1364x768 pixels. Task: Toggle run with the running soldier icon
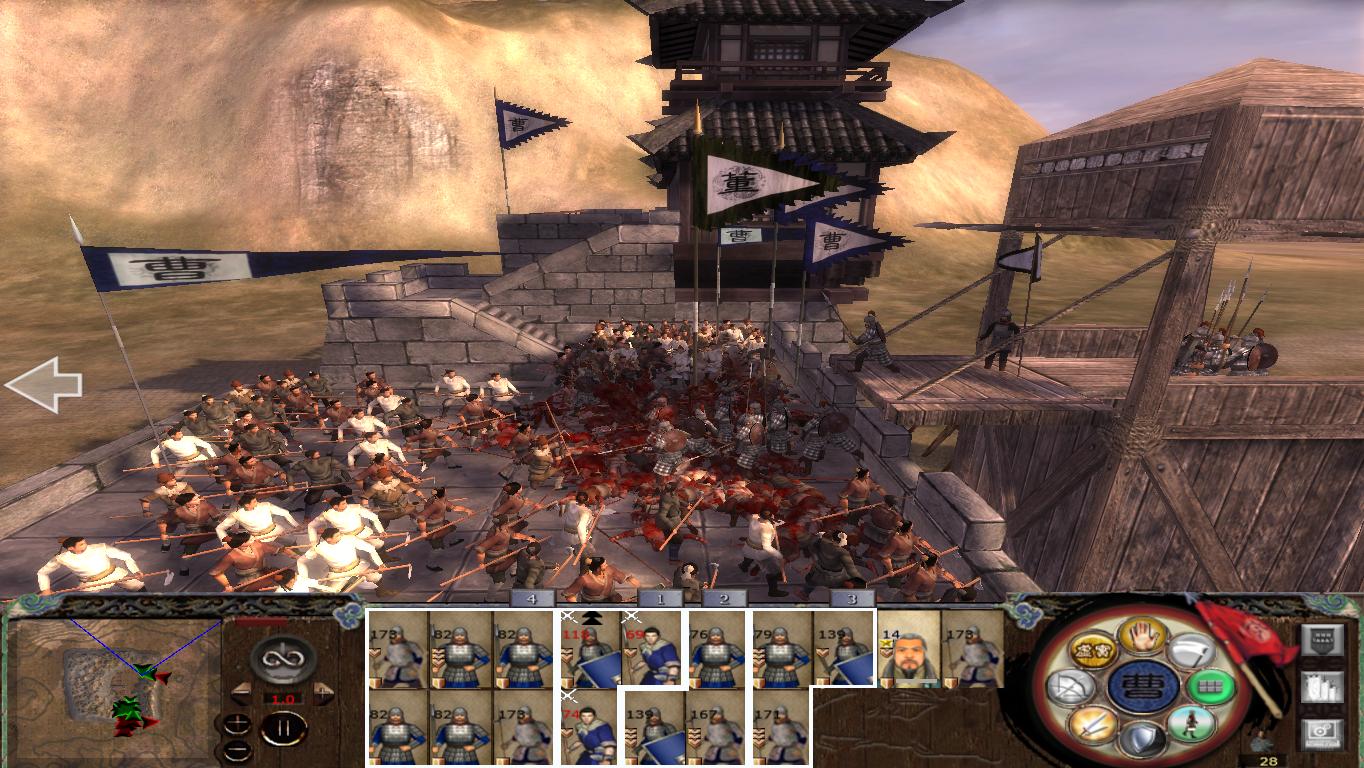pos(1192,722)
